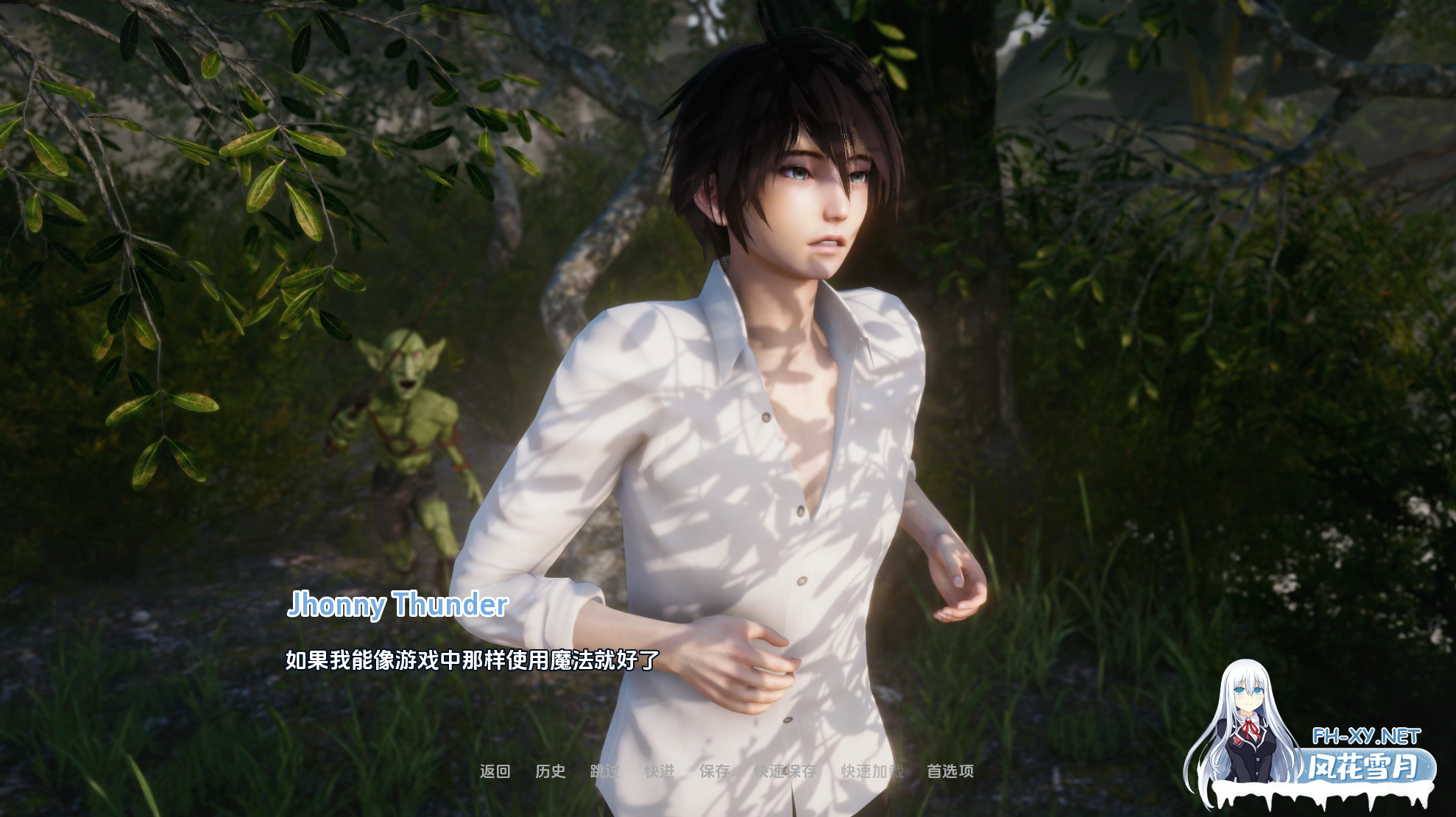Use 快速加载 to quick load
This screenshot has width=1456, height=817.
[872, 771]
